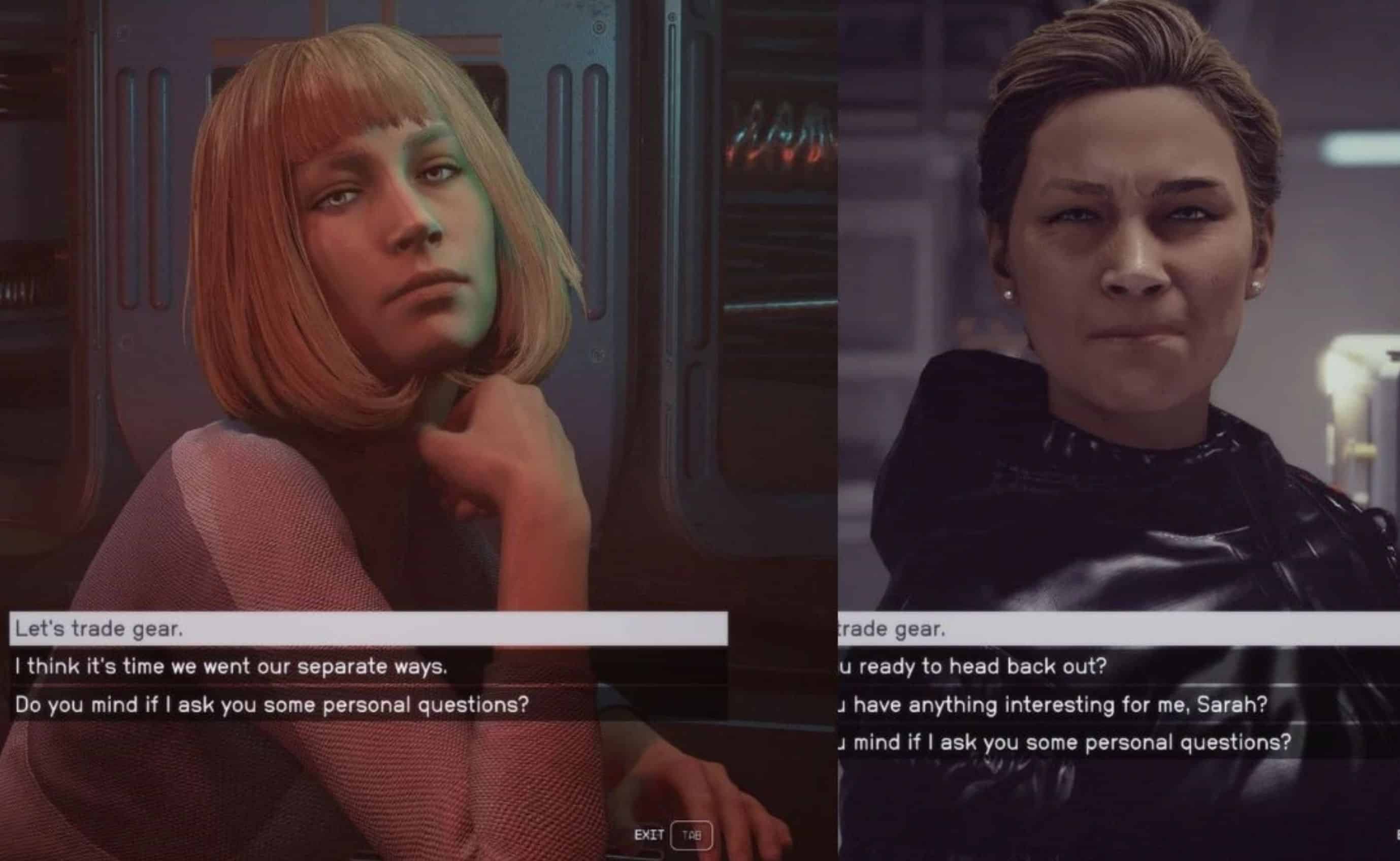Ask Sarah if she has anything interesting
1400x861 pixels.
point(1053,705)
